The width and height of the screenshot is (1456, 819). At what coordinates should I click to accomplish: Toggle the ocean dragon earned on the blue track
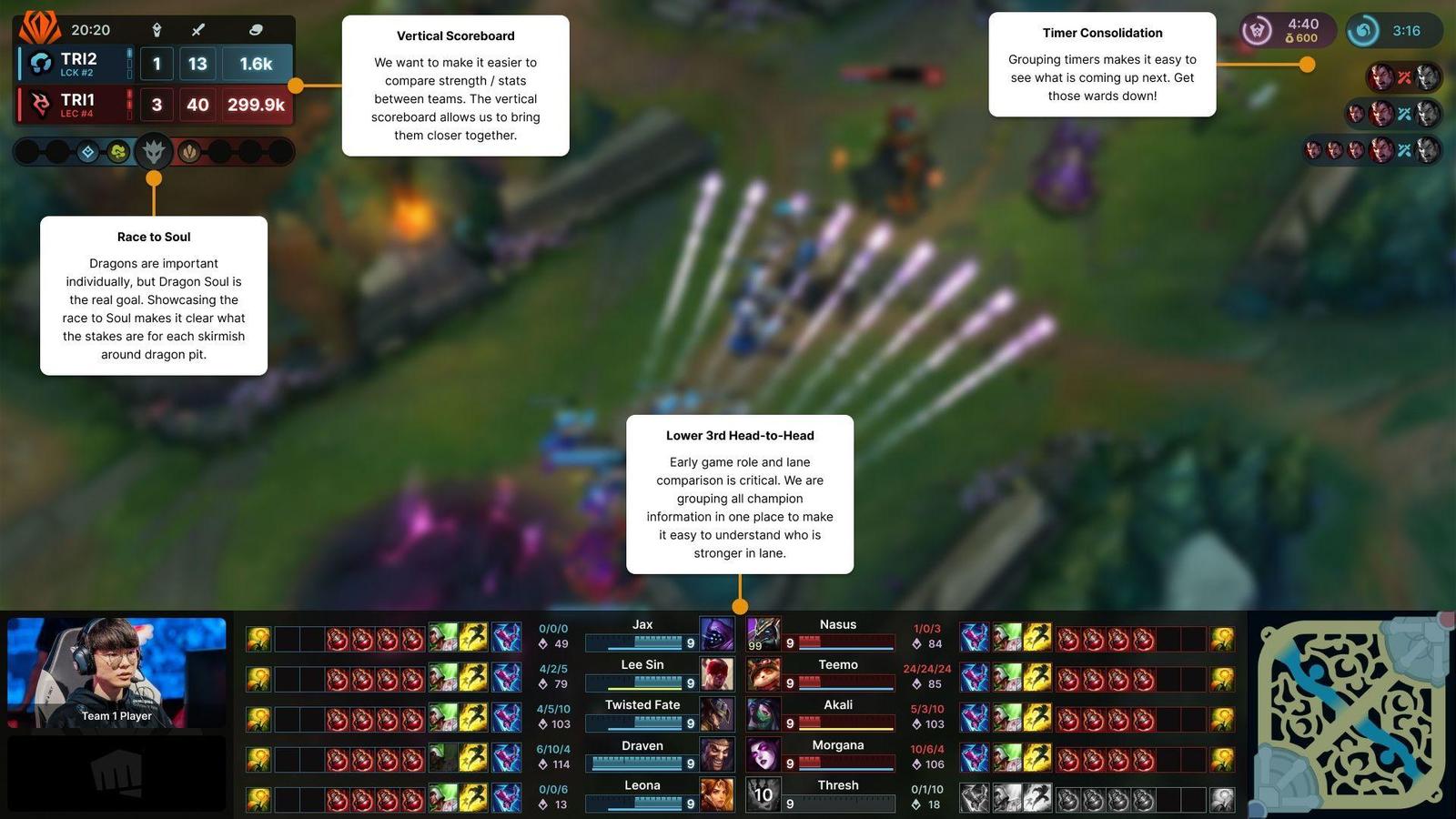coord(87,151)
